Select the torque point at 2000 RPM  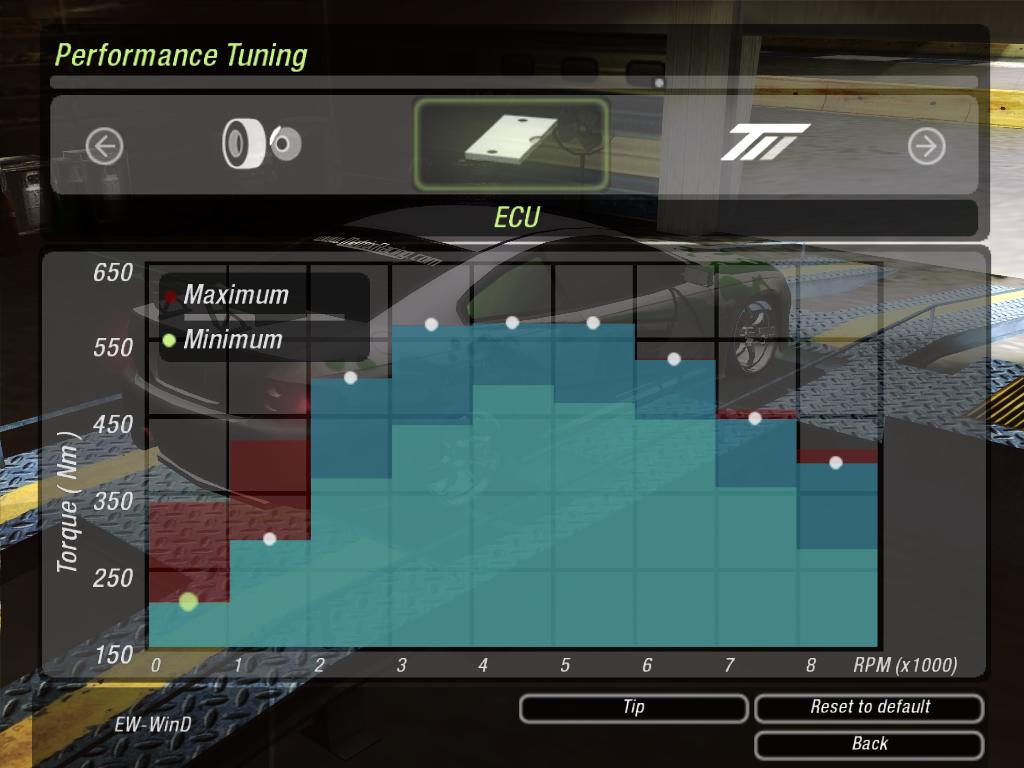coord(350,377)
